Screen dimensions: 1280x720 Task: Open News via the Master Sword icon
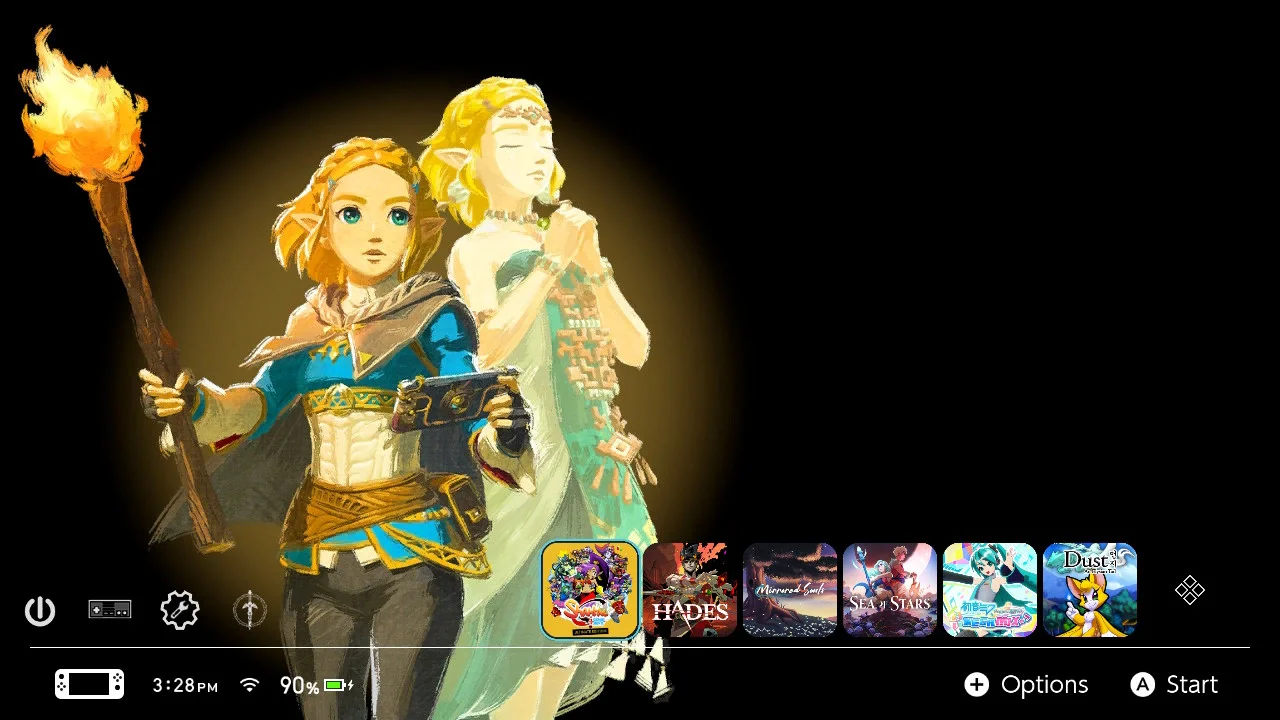[249, 610]
